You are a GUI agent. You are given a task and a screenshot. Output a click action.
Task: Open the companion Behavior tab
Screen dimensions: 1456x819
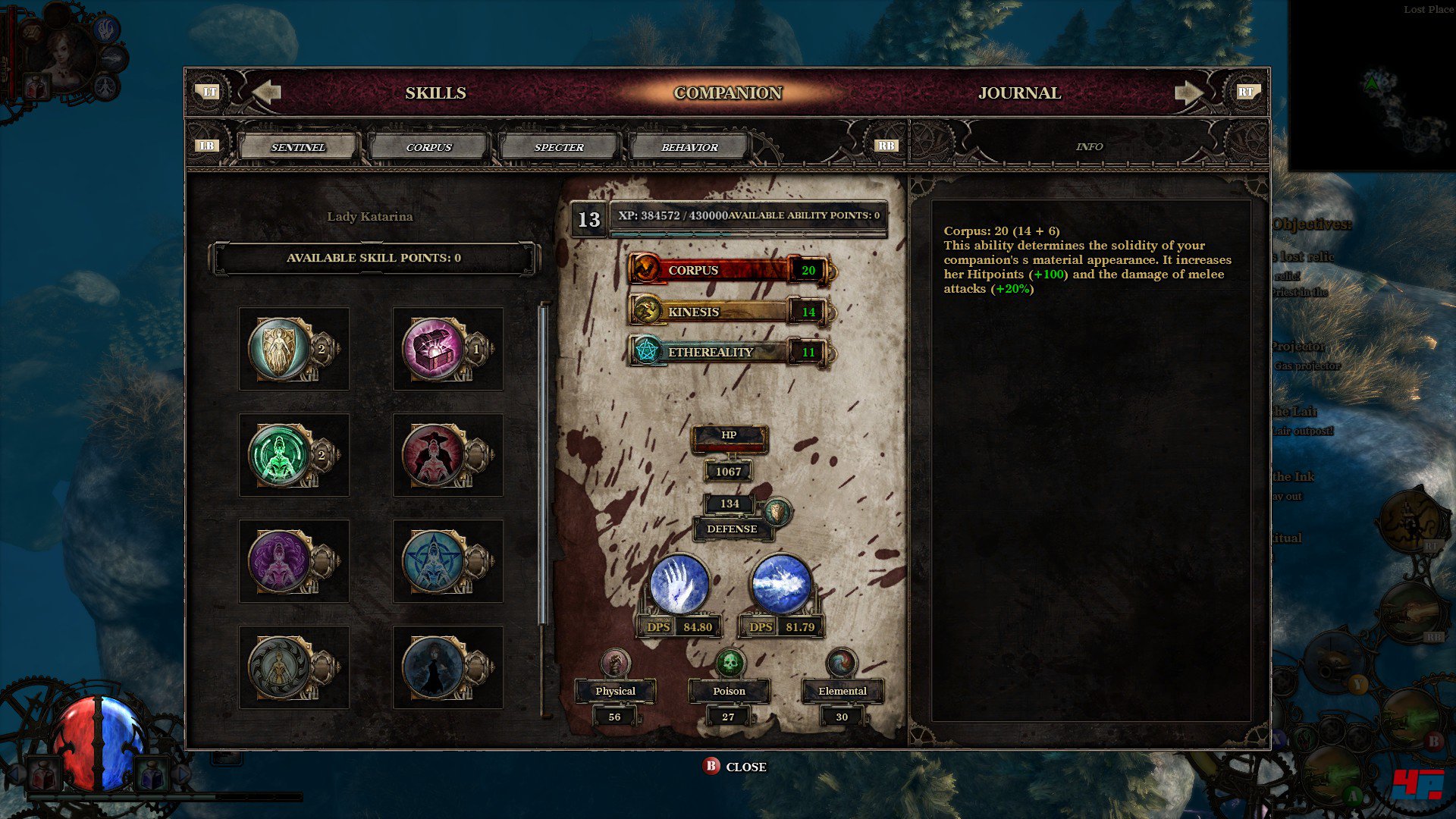click(x=689, y=147)
